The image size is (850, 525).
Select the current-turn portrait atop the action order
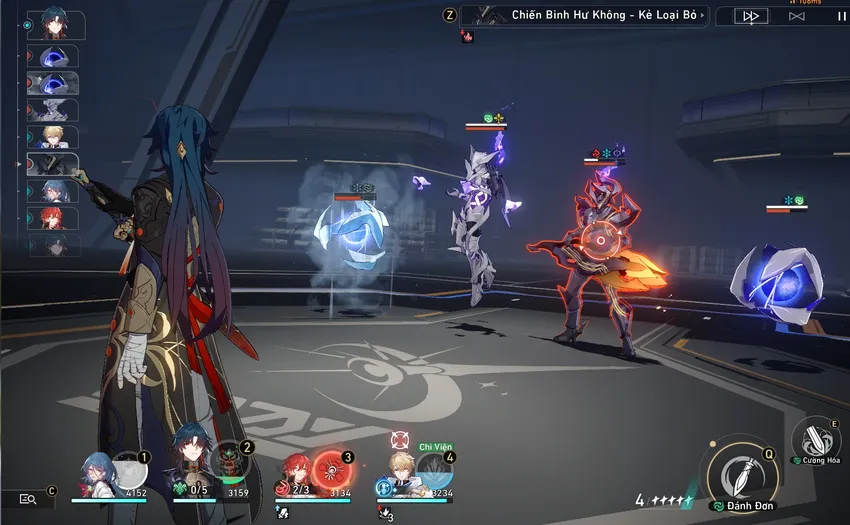coord(56,25)
